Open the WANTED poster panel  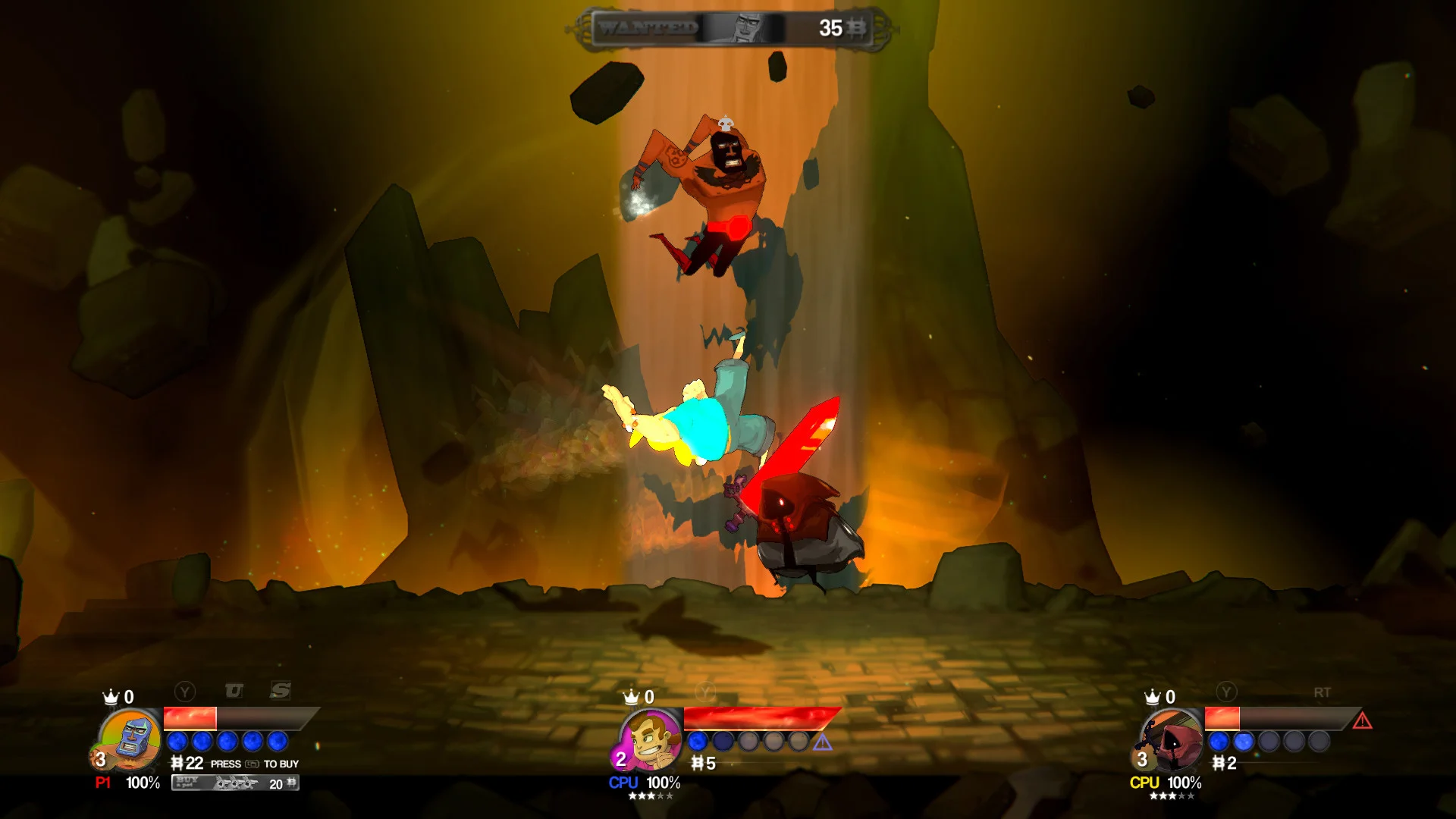click(732, 29)
